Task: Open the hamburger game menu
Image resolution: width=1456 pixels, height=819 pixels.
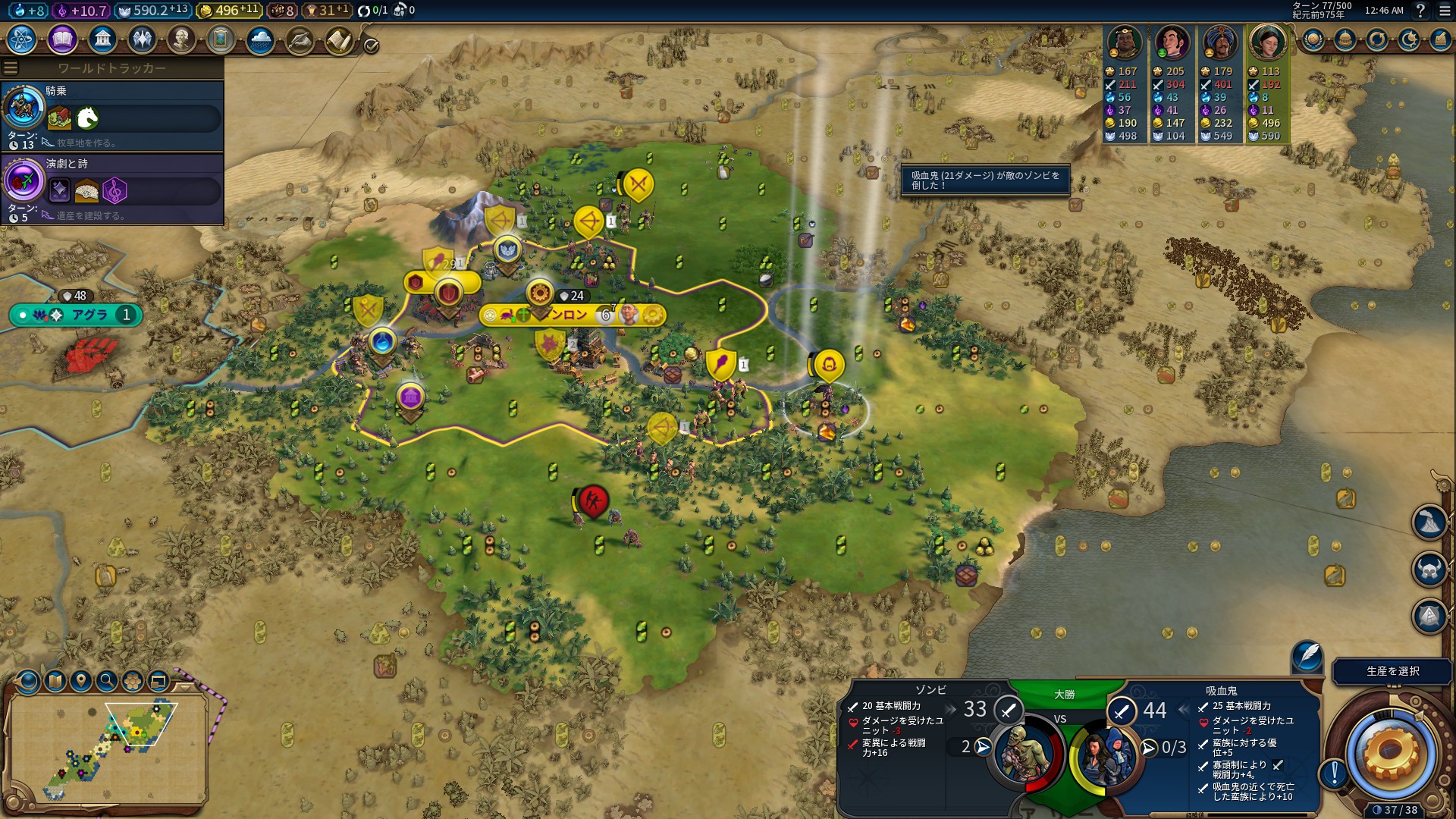Action: (1445, 11)
